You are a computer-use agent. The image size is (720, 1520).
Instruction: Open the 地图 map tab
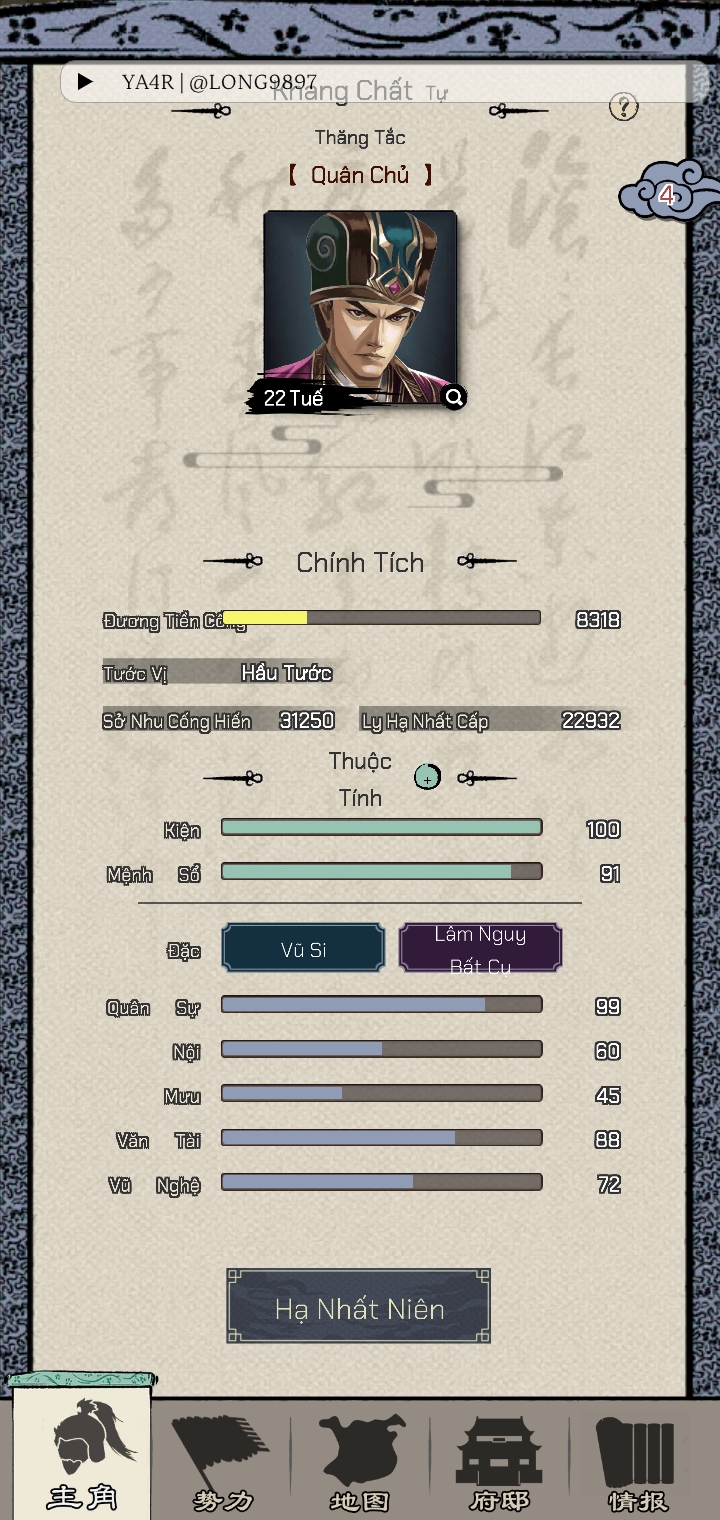(x=360, y=1460)
